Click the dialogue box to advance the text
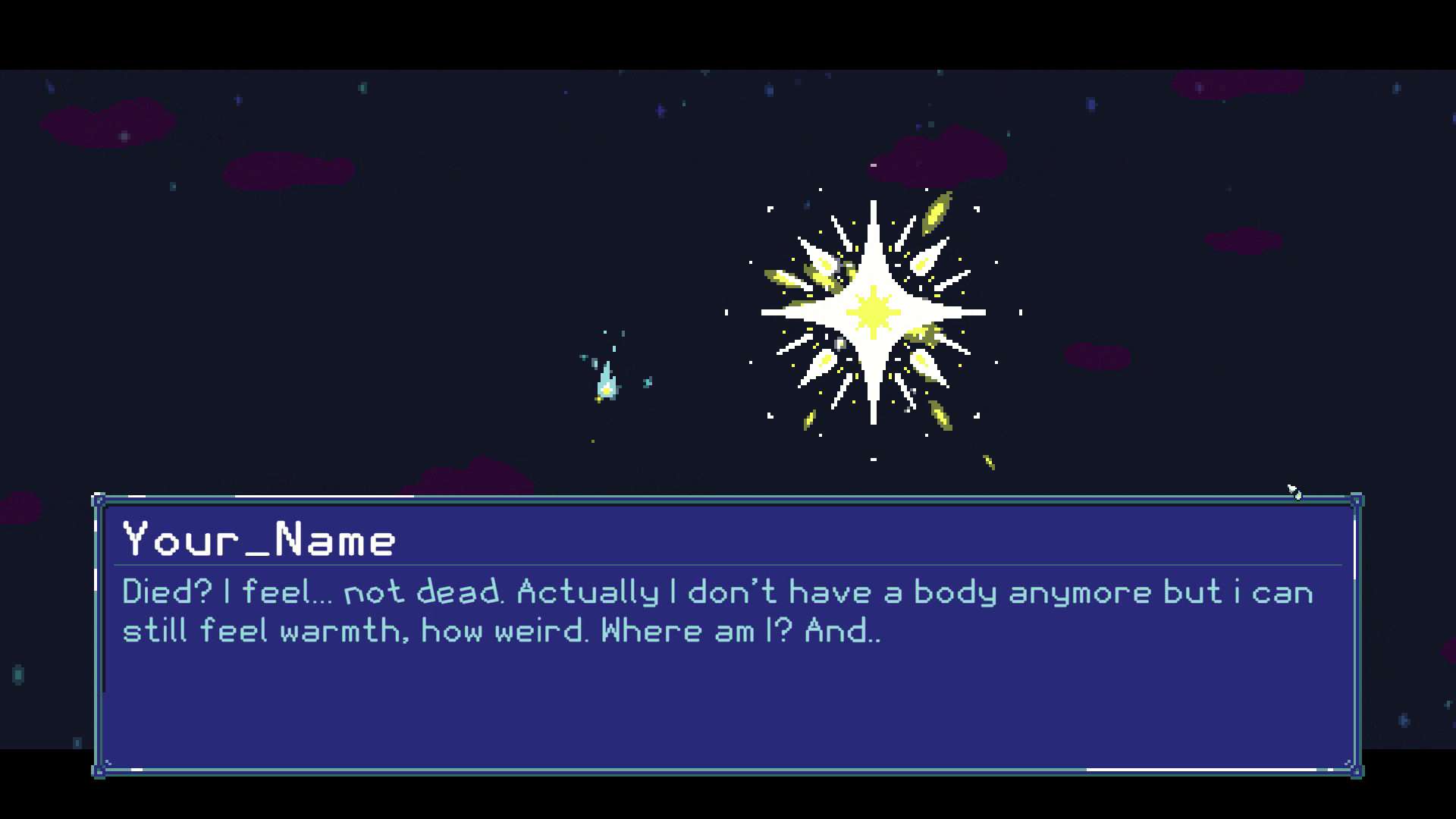Image resolution: width=1456 pixels, height=819 pixels. pos(728,698)
